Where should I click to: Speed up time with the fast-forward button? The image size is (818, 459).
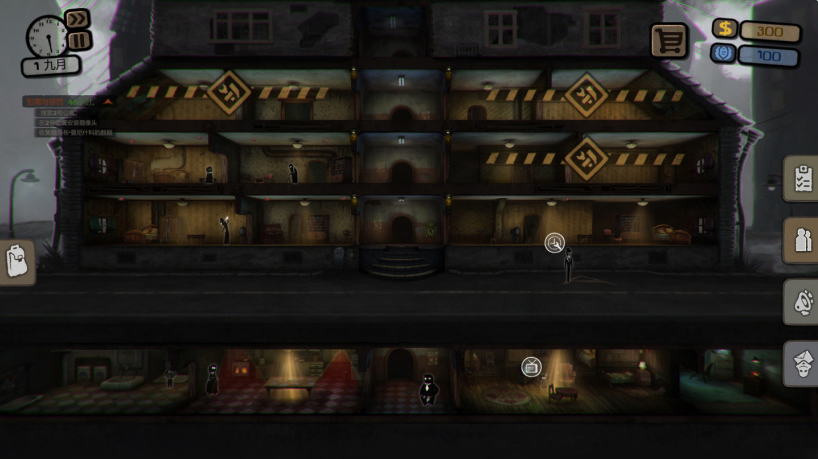(x=78, y=20)
